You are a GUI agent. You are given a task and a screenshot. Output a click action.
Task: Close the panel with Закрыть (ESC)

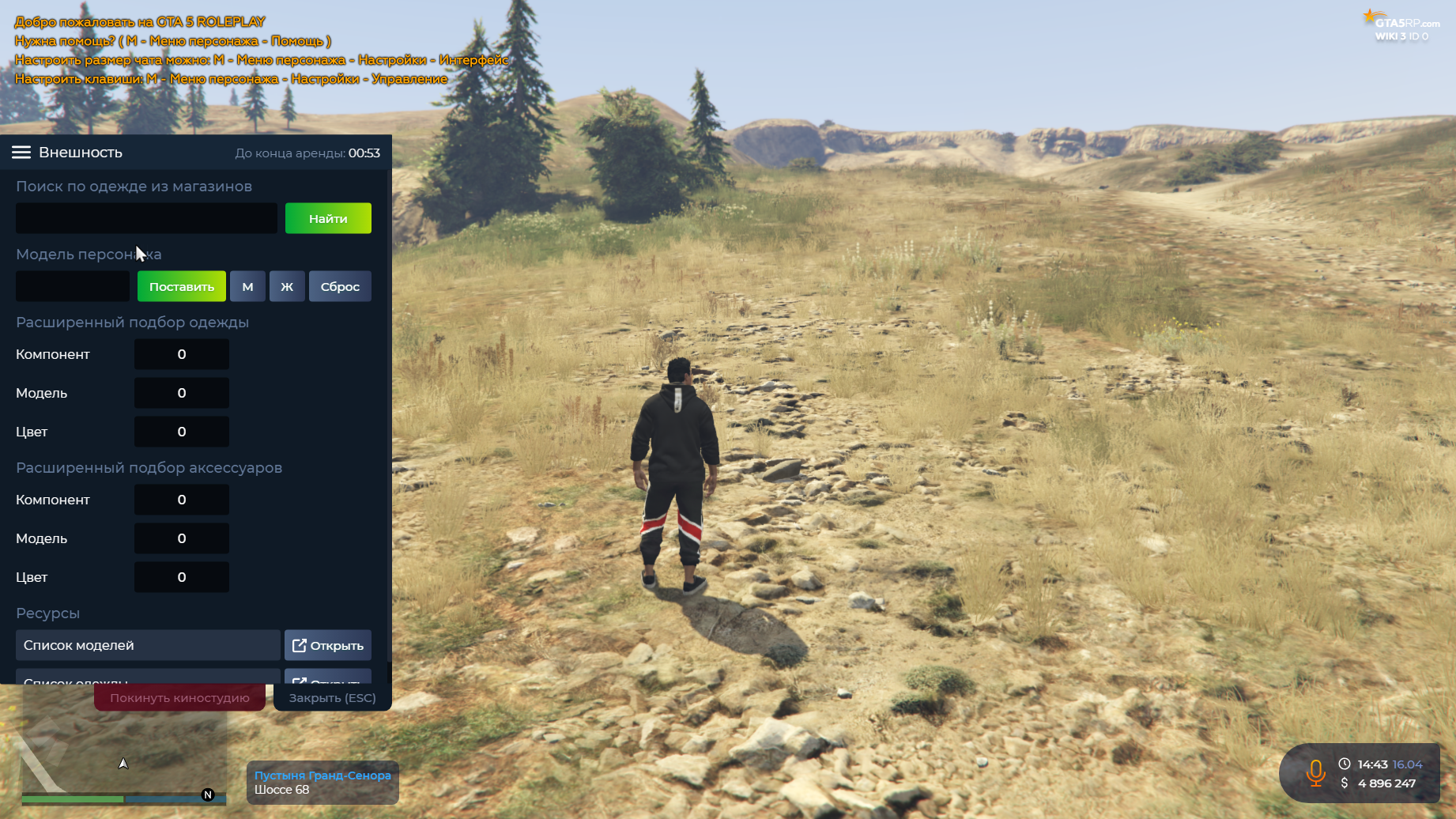tap(332, 698)
